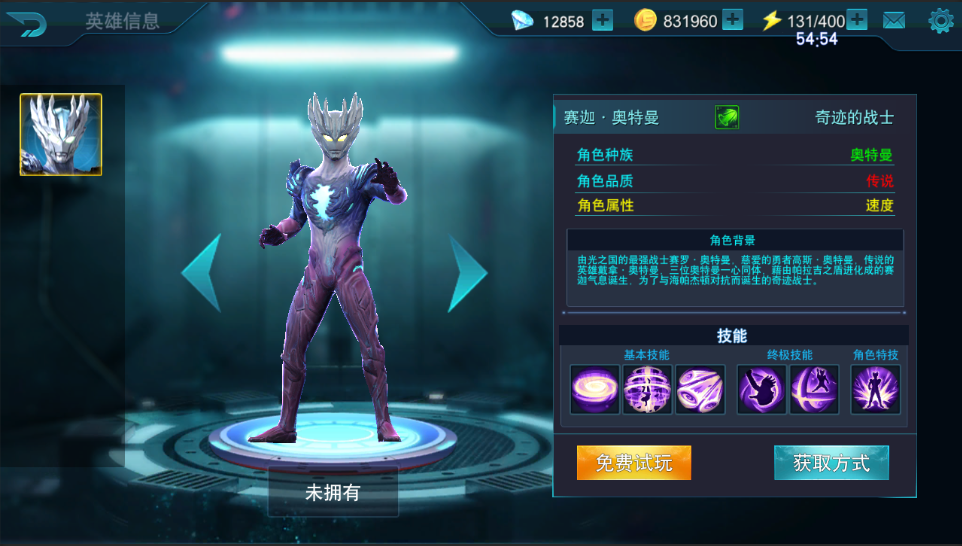
Task: Open the gear settings menu
Action: click(x=940, y=20)
